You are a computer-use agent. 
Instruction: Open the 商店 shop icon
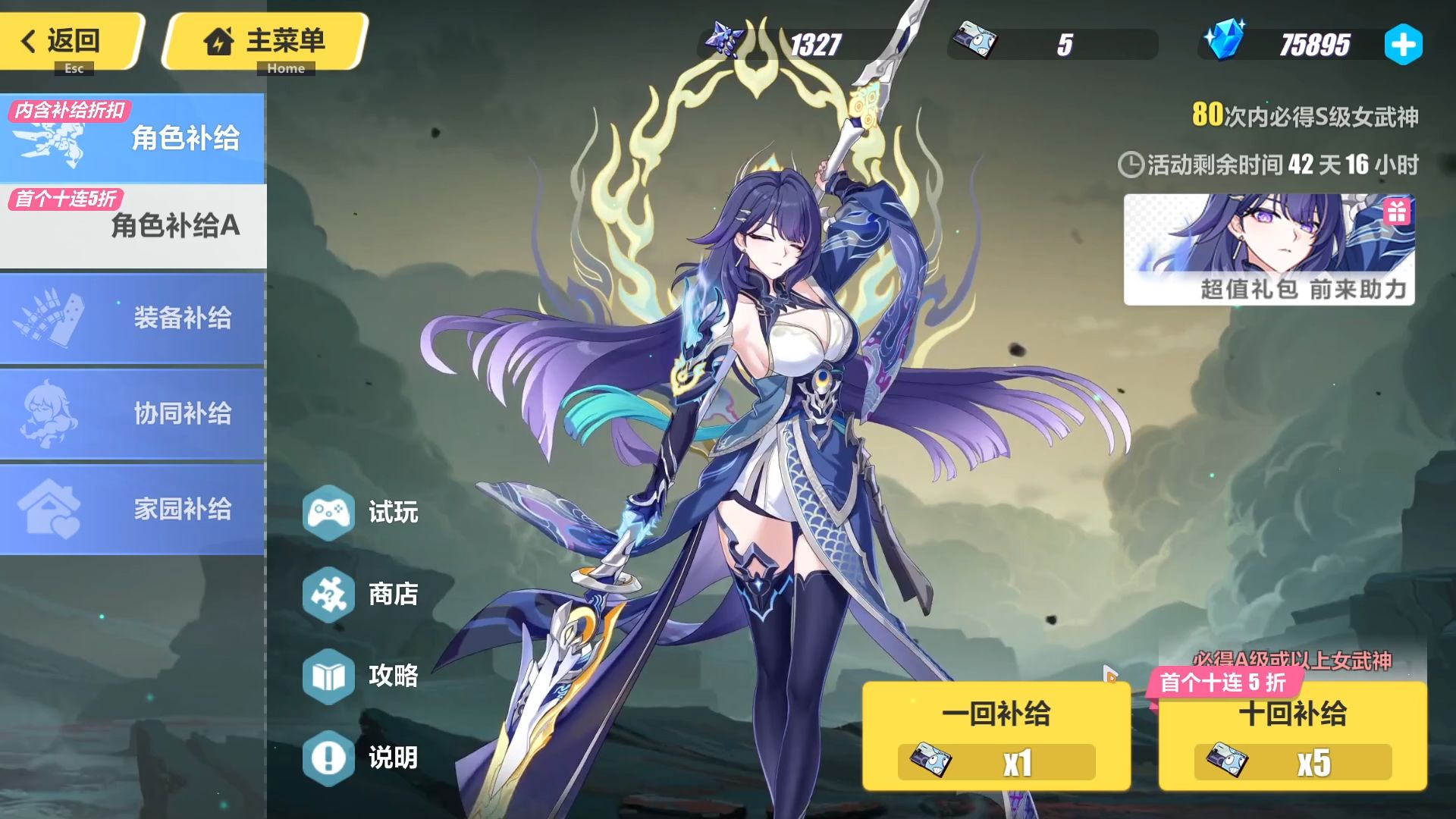click(x=329, y=596)
